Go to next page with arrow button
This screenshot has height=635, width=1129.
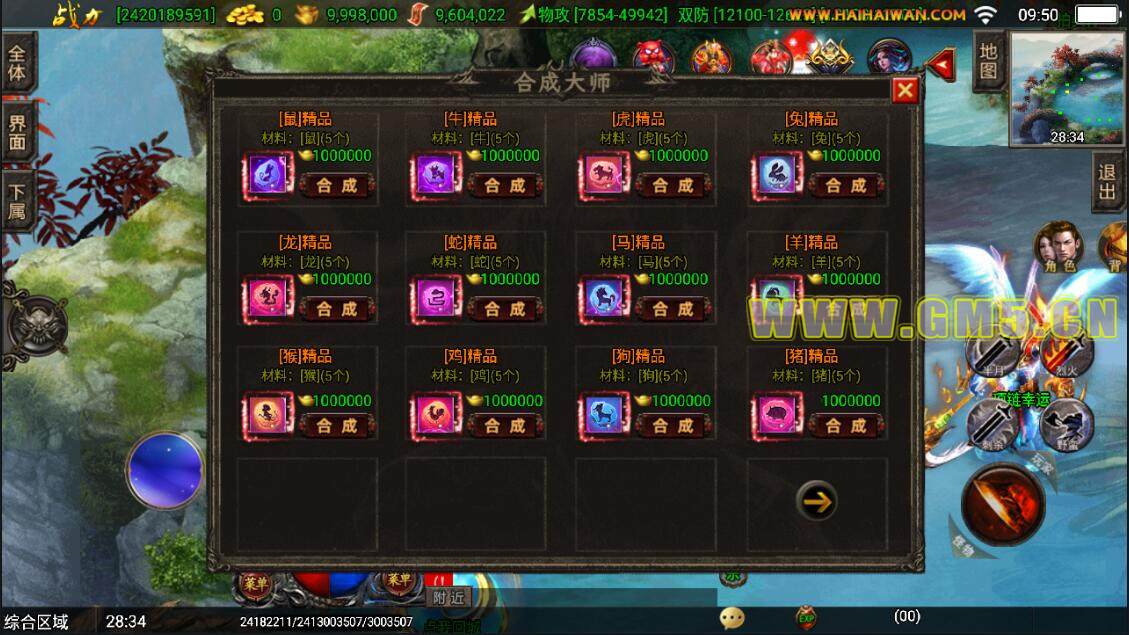click(817, 500)
